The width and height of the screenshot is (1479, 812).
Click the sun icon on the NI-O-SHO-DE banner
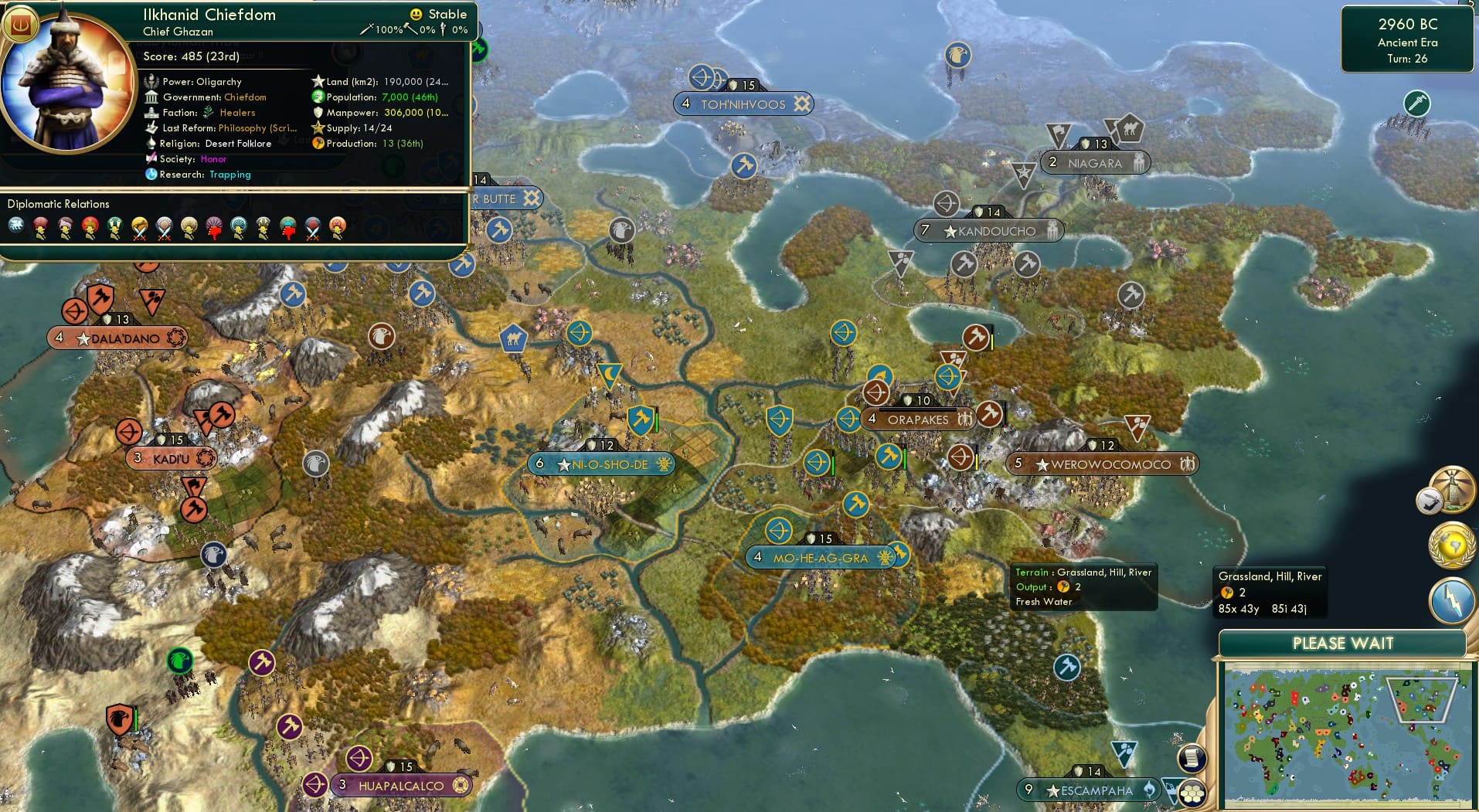click(663, 464)
